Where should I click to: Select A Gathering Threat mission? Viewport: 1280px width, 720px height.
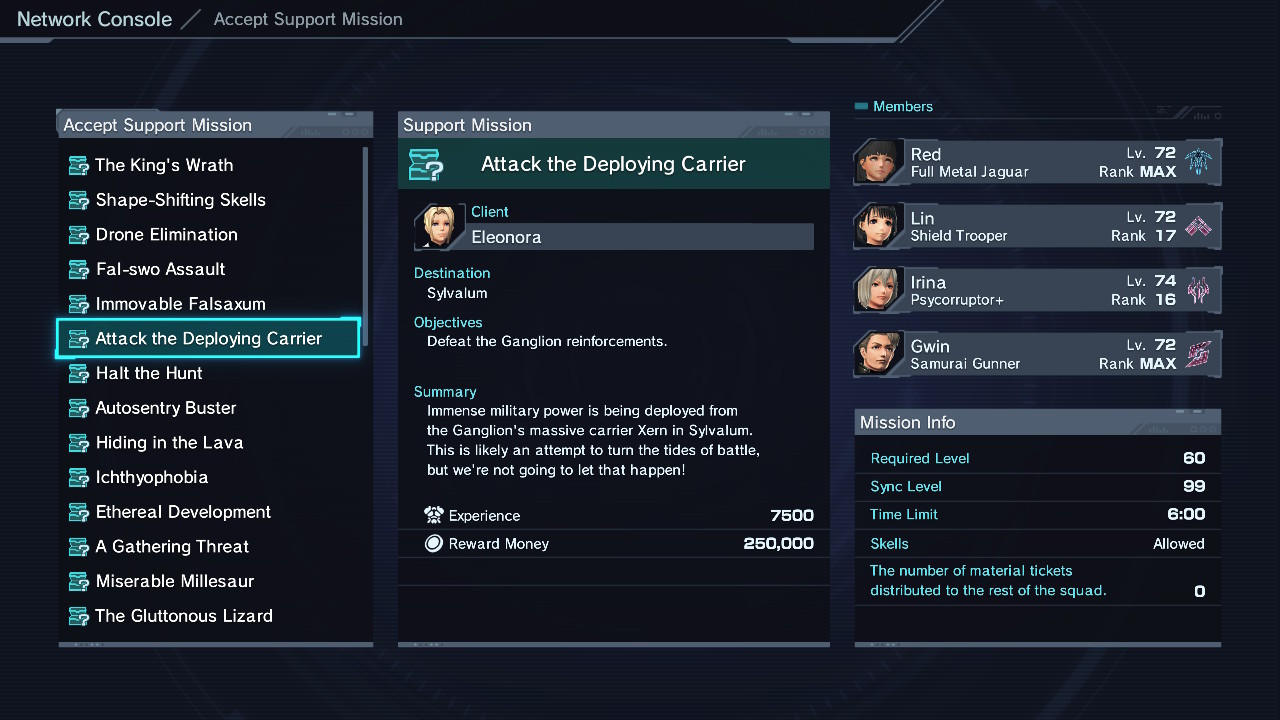pos(172,547)
